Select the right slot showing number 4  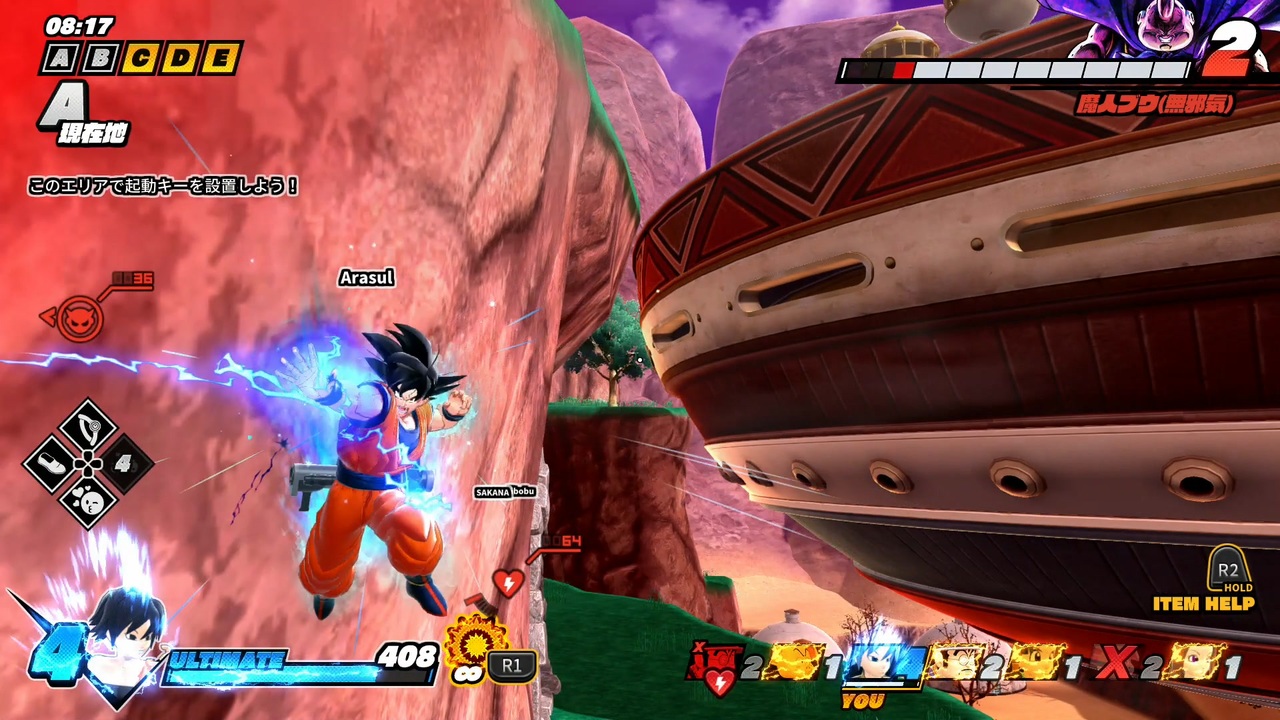point(125,464)
